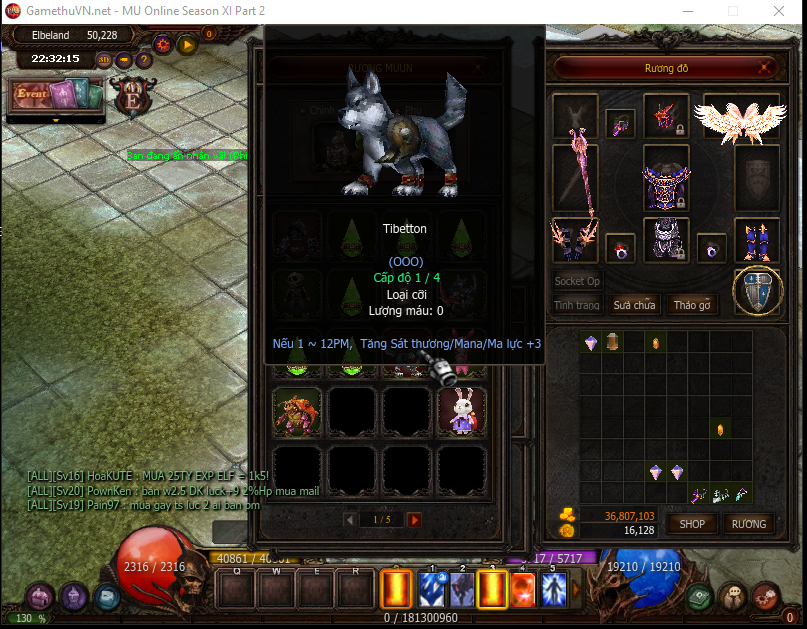The width and height of the screenshot is (807, 629).
Task: Select the white rabbit pet slot
Action: click(462, 412)
